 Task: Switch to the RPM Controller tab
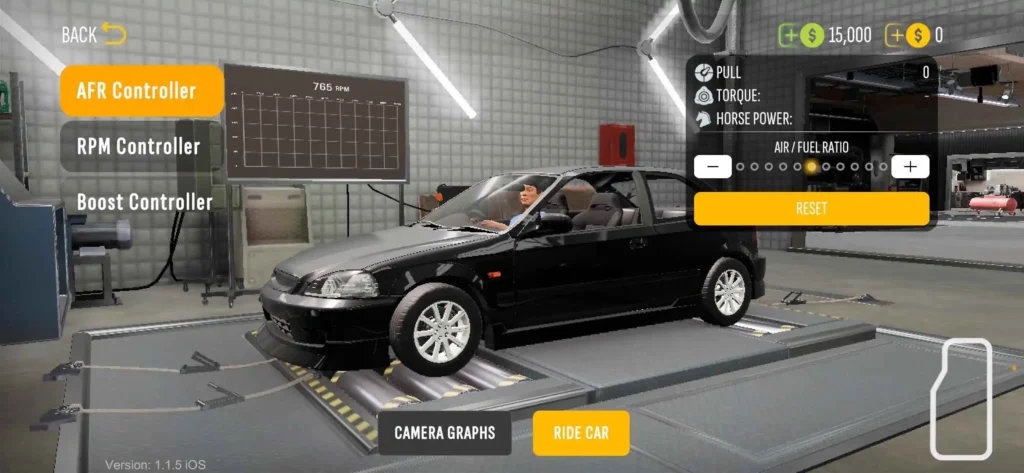141,146
